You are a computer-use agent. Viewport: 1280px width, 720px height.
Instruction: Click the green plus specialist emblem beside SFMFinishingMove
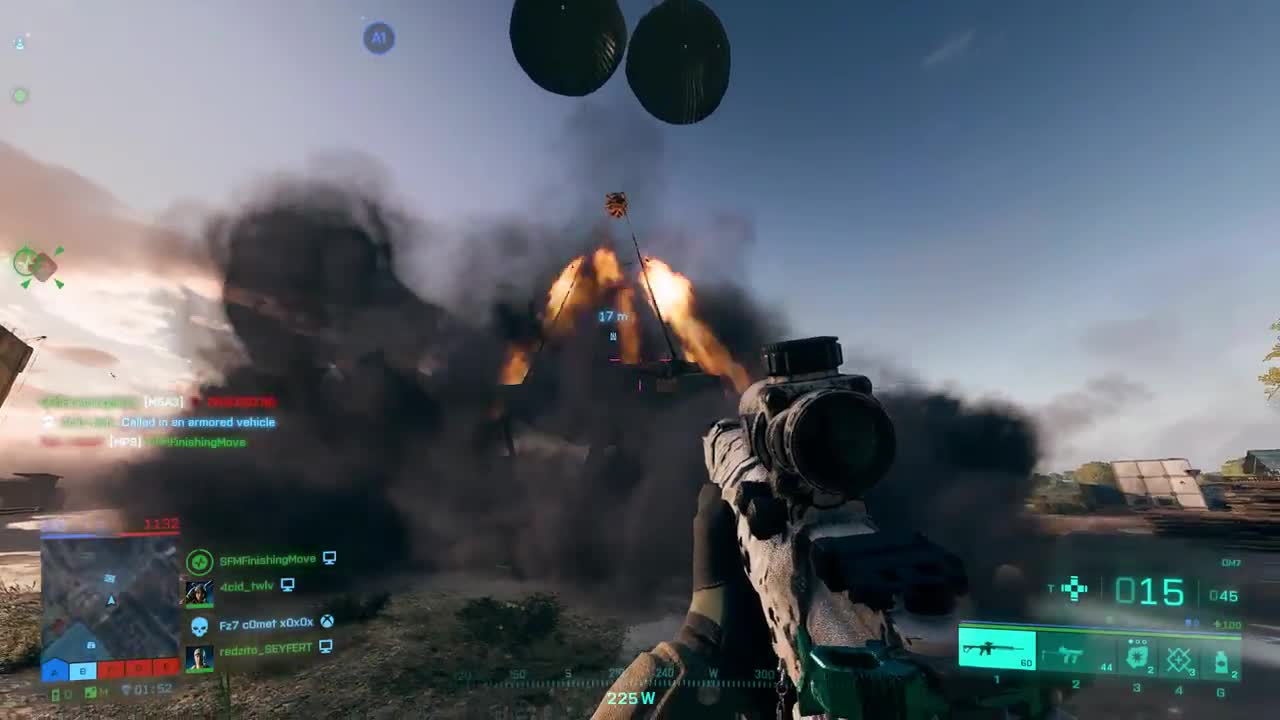[x=198, y=560]
